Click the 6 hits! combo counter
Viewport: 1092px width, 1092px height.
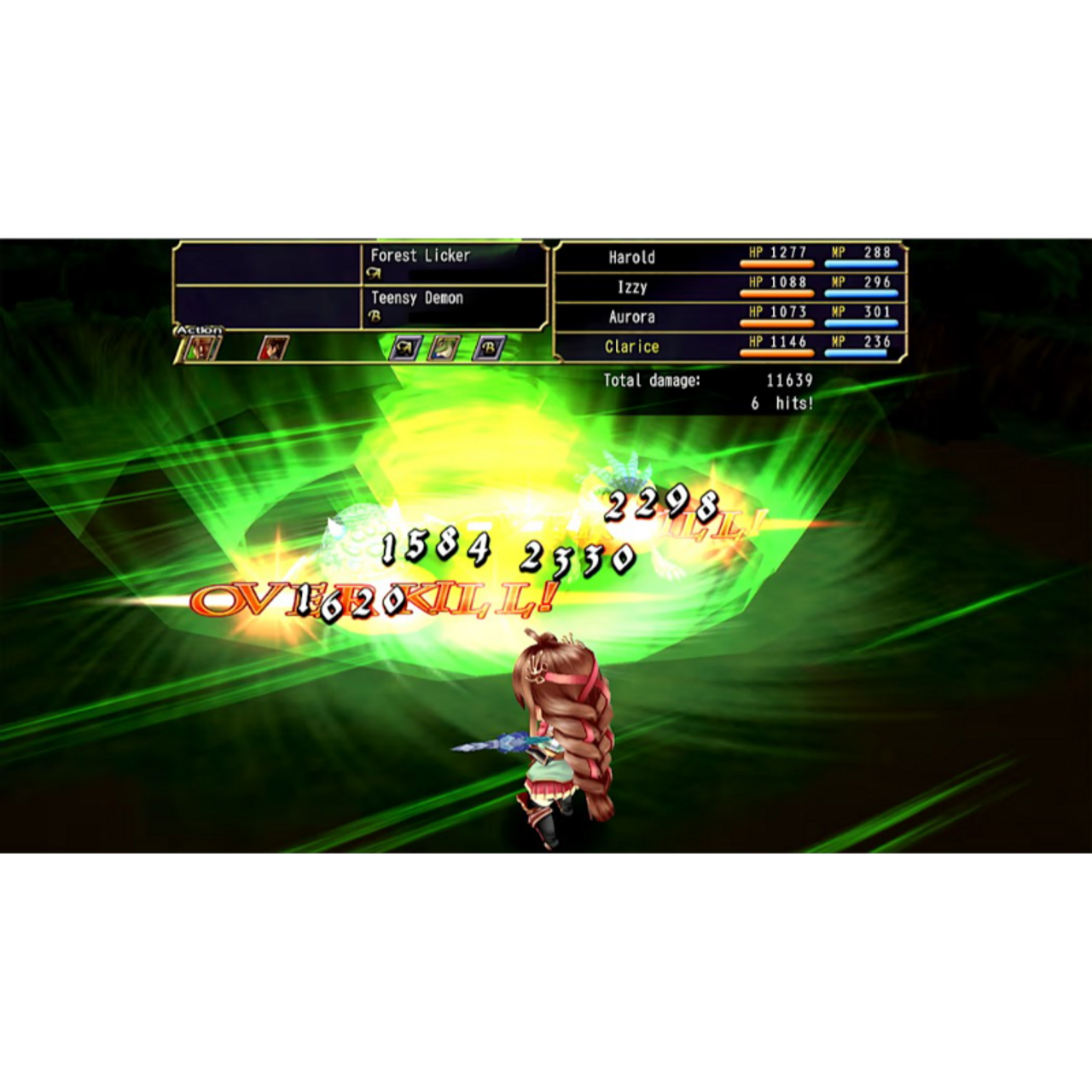click(x=784, y=402)
